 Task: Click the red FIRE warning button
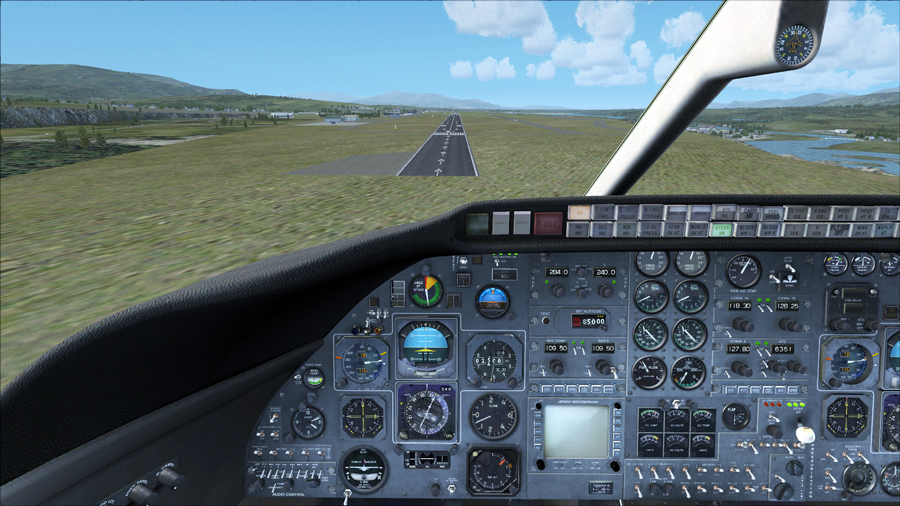click(x=547, y=223)
